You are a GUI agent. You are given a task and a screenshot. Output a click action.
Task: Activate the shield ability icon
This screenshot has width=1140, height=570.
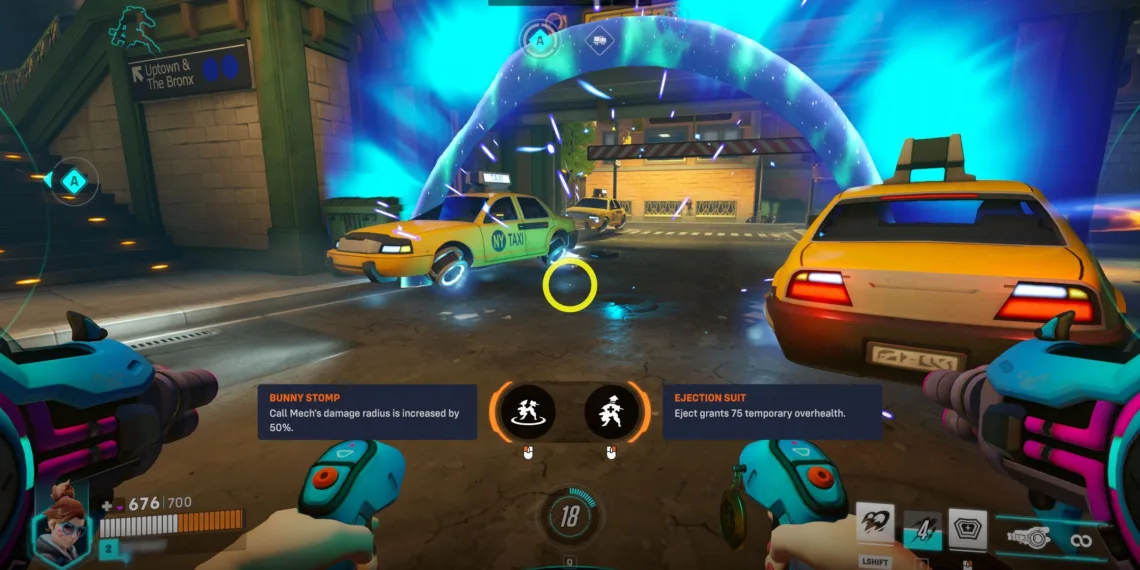tap(967, 525)
